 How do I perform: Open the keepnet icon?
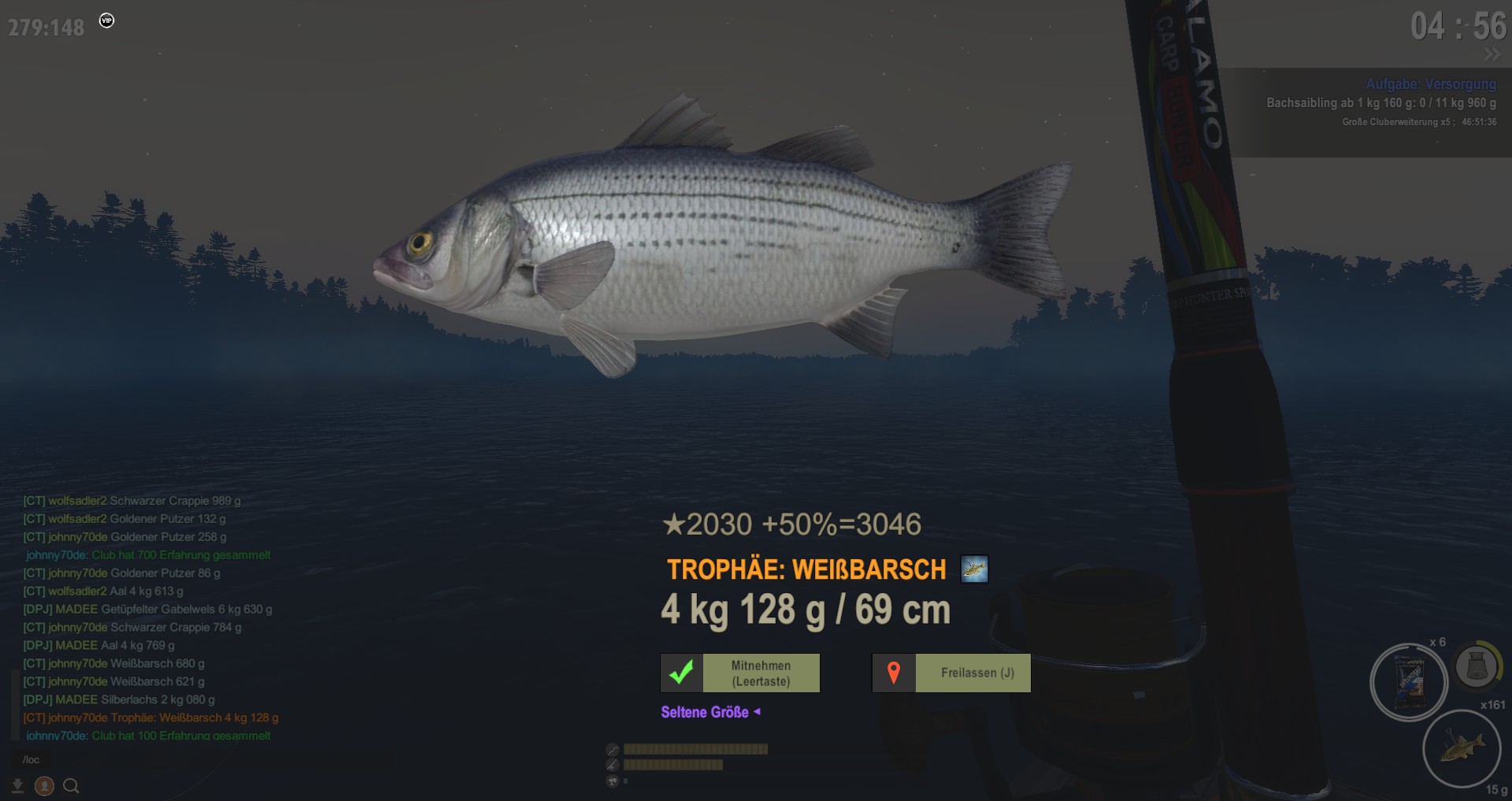(1476, 667)
